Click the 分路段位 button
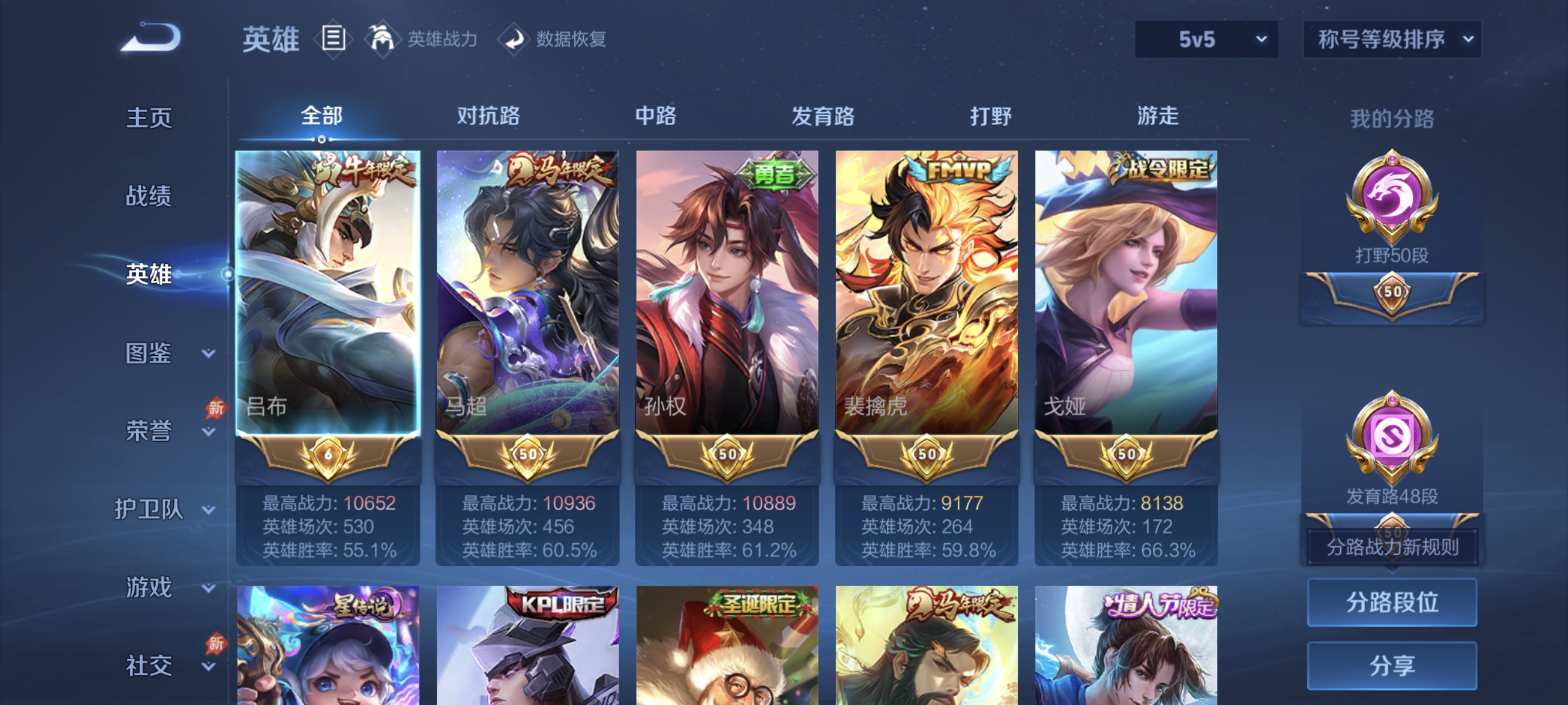The height and width of the screenshot is (705, 1568). pyautogui.click(x=1392, y=603)
